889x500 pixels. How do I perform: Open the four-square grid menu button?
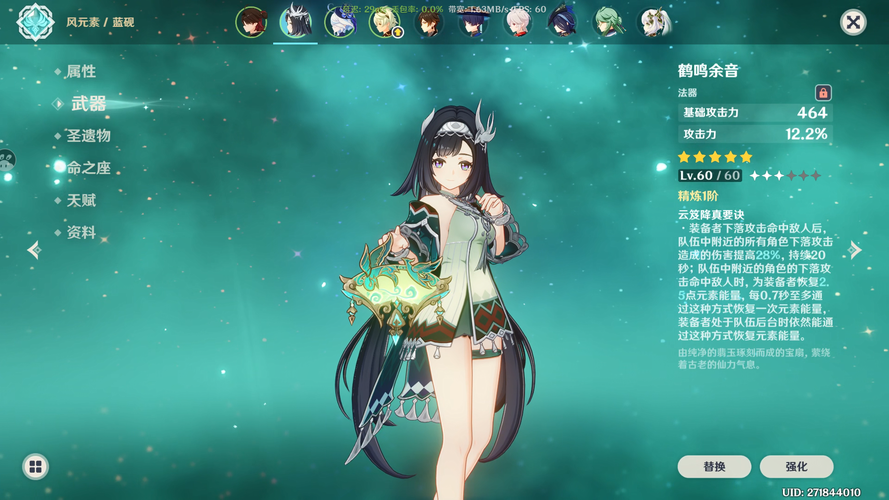click(35, 466)
